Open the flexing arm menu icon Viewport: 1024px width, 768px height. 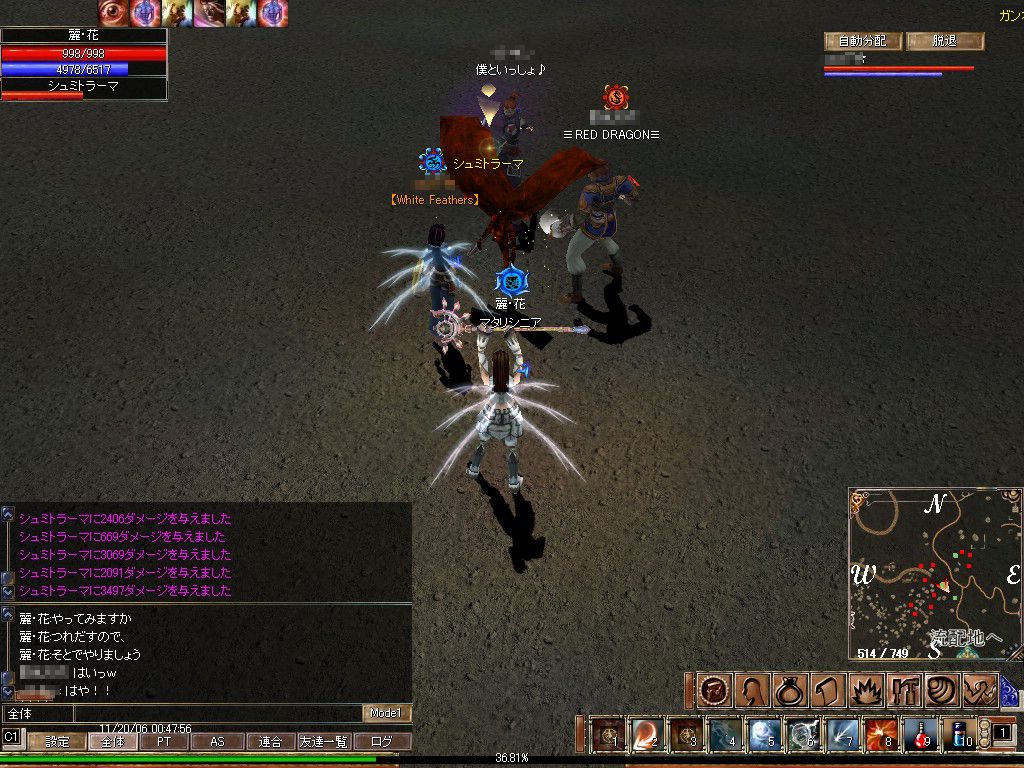click(x=980, y=690)
